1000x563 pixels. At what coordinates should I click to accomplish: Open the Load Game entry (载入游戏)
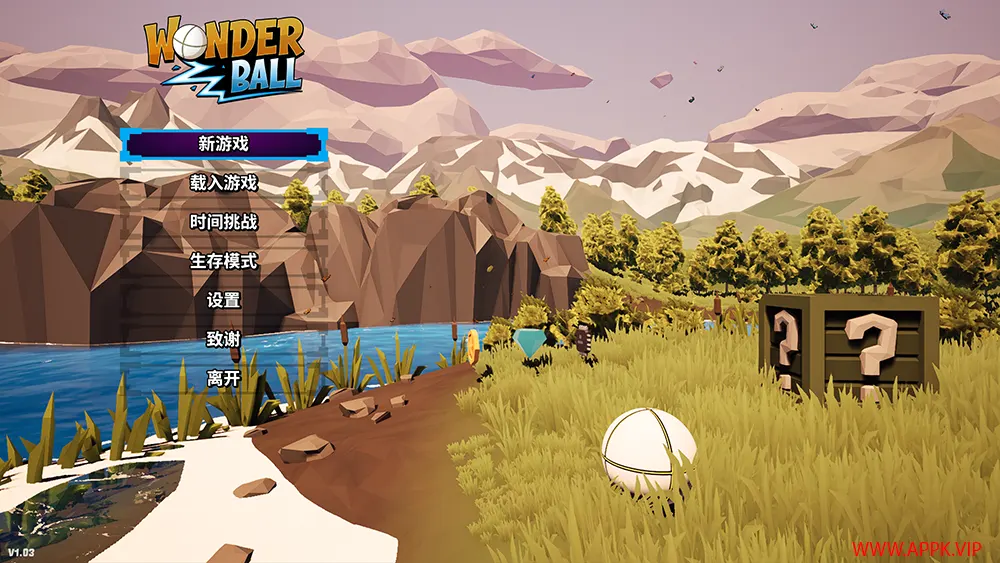pyautogui.click(x=224, y=183)
